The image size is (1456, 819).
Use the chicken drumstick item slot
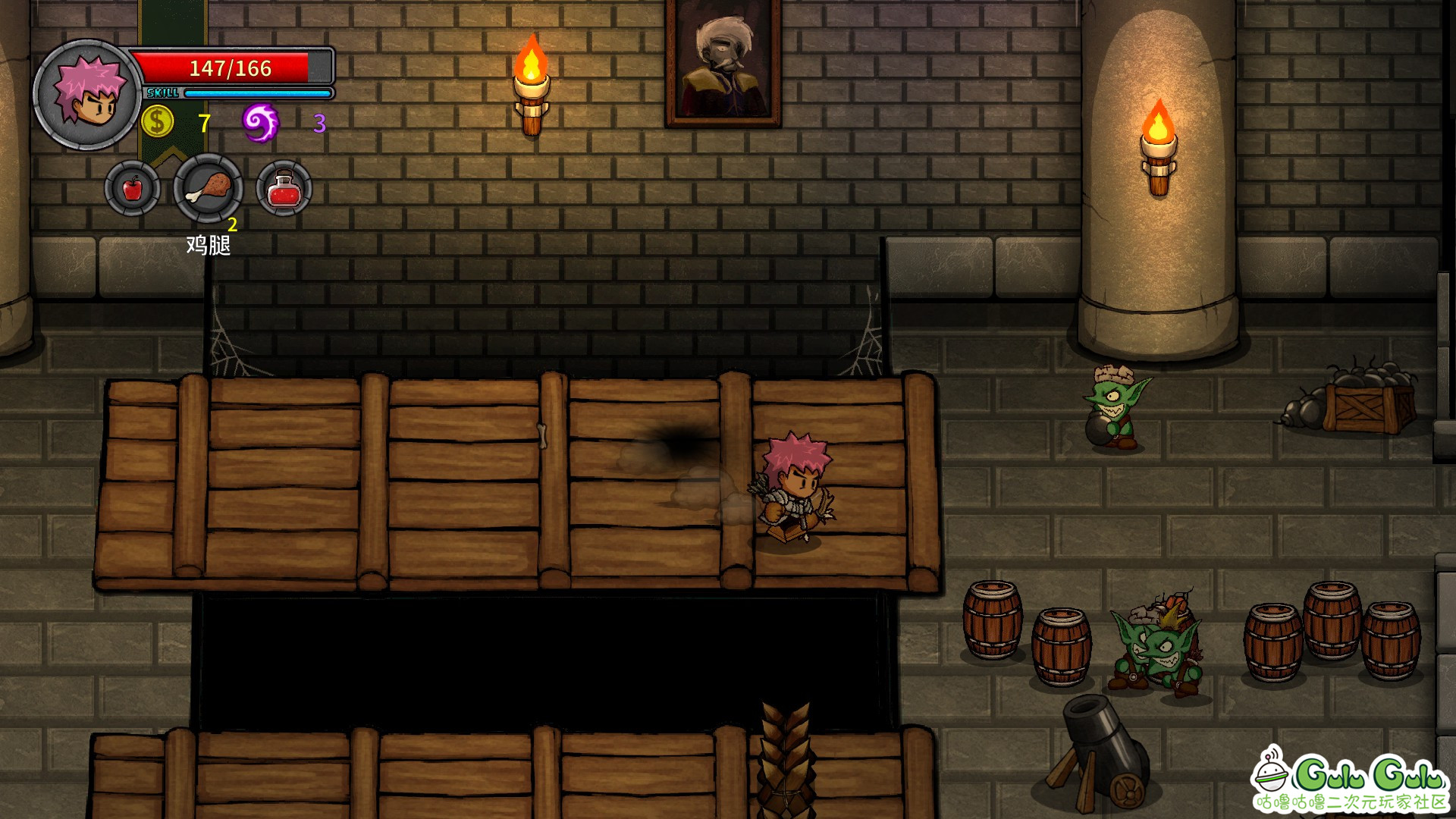(209, 188)
